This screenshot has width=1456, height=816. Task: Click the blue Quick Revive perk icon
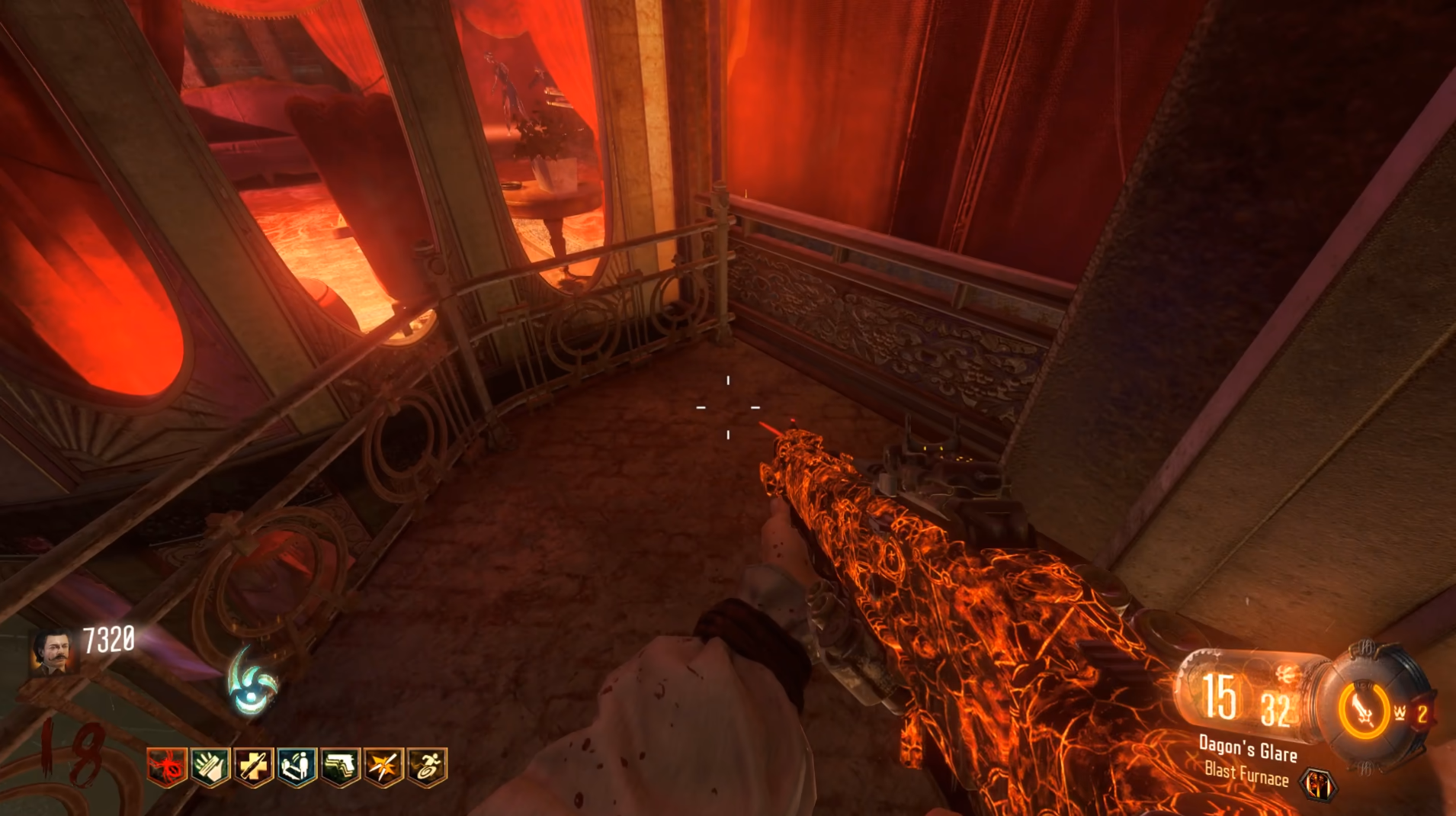tap(297, 766)
